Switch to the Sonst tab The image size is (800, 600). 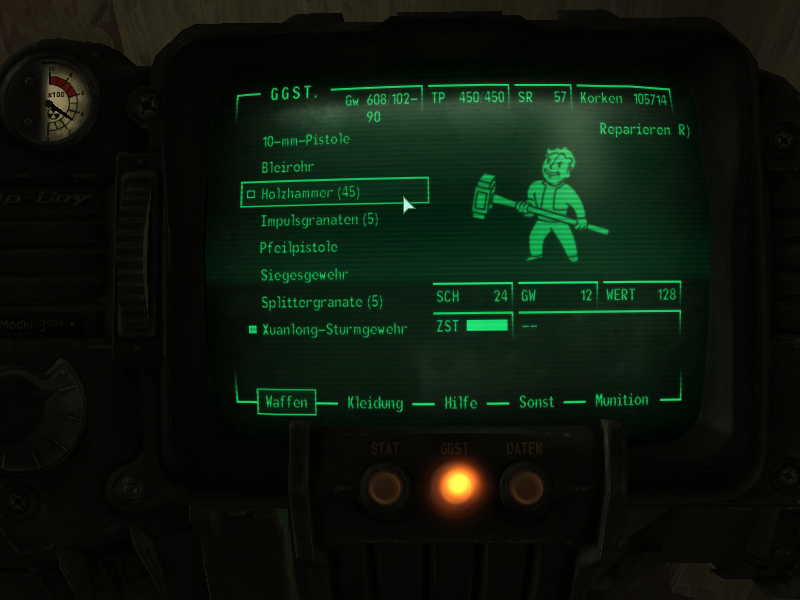536,402
